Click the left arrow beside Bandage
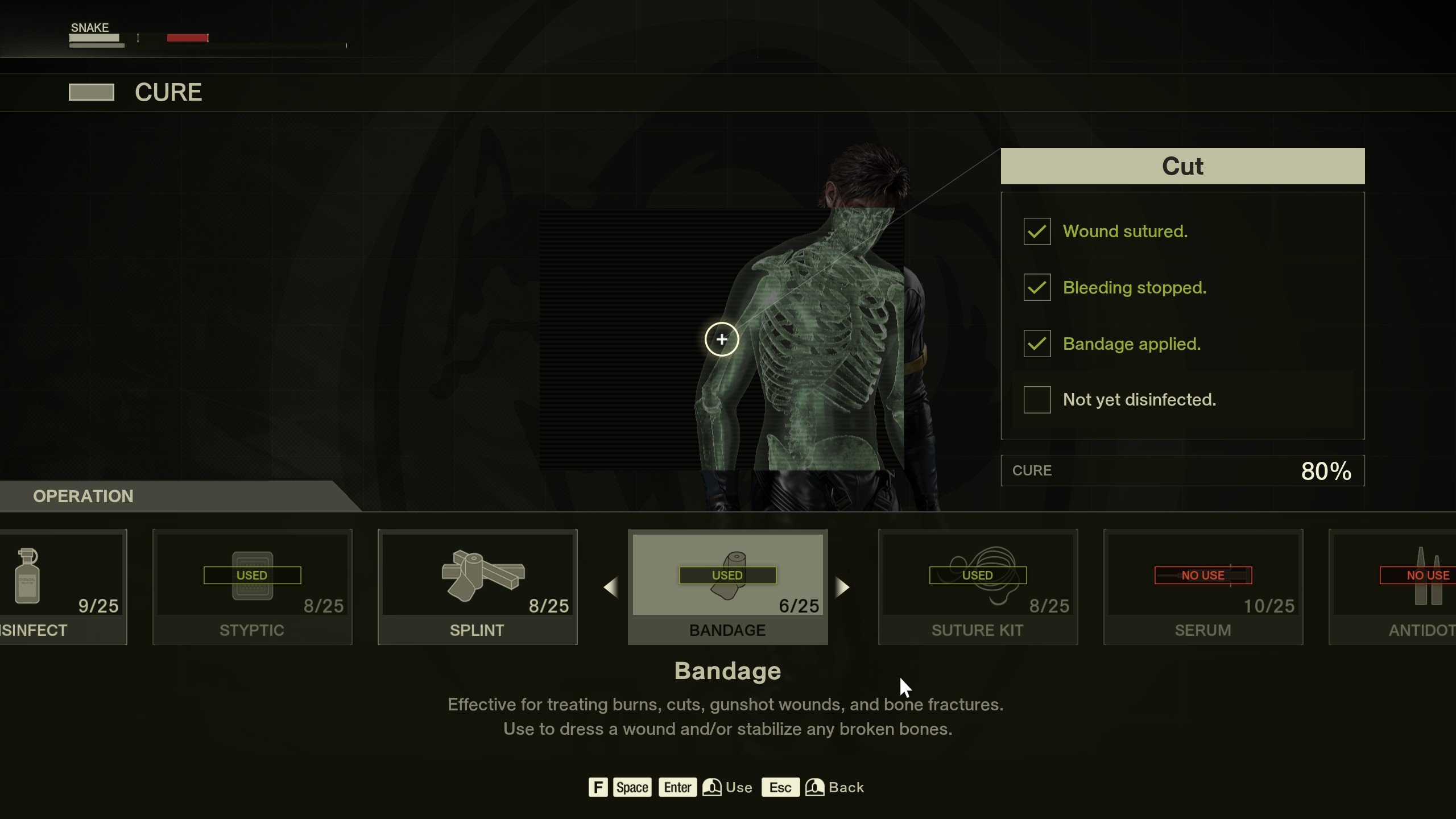Image resolution: width=1456 pixels, height=819 pixels. click(611, 587)
